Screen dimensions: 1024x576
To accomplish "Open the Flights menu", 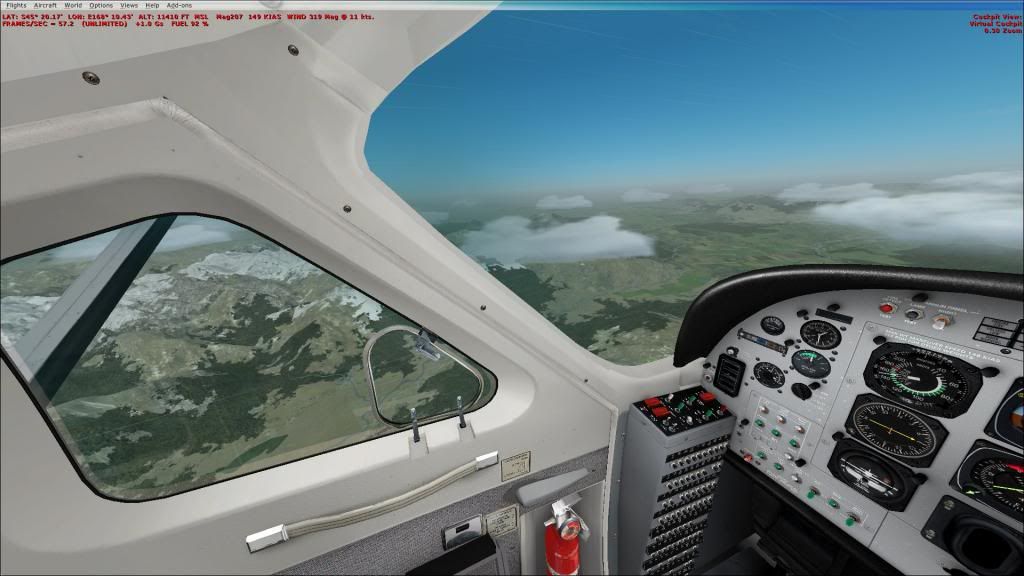I will [16, 6].
